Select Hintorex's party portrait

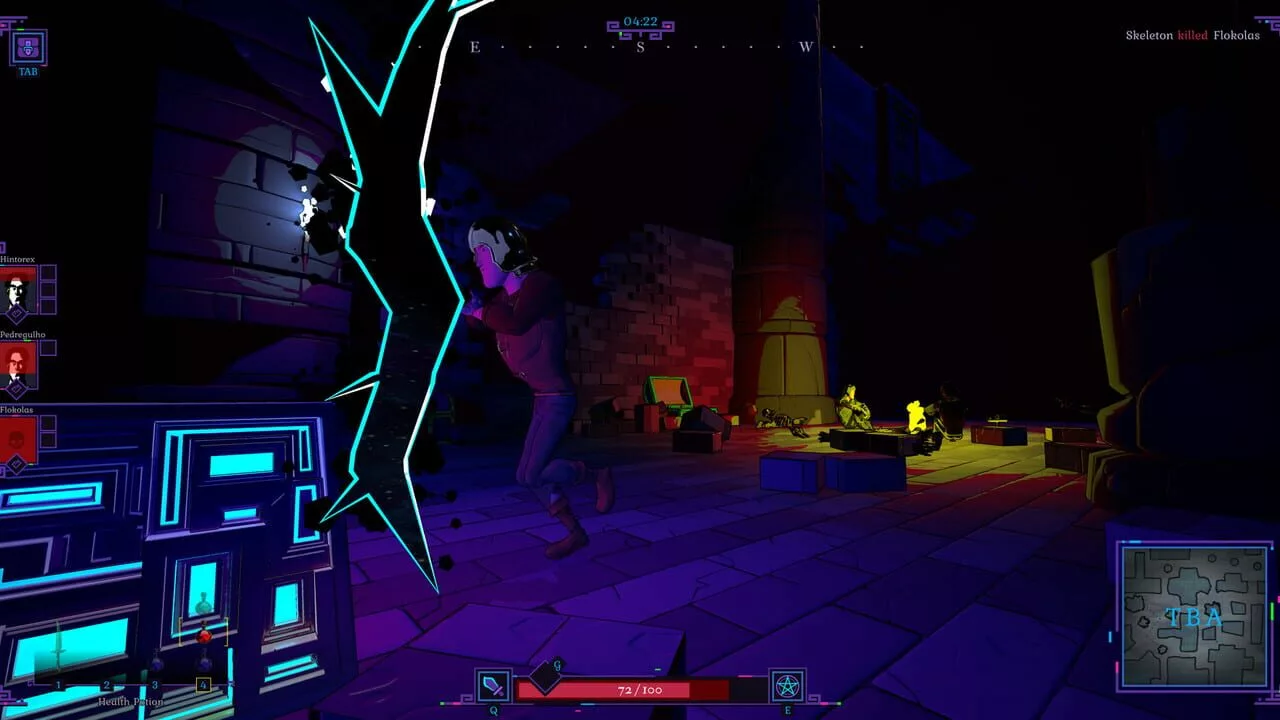click(18, 290)
